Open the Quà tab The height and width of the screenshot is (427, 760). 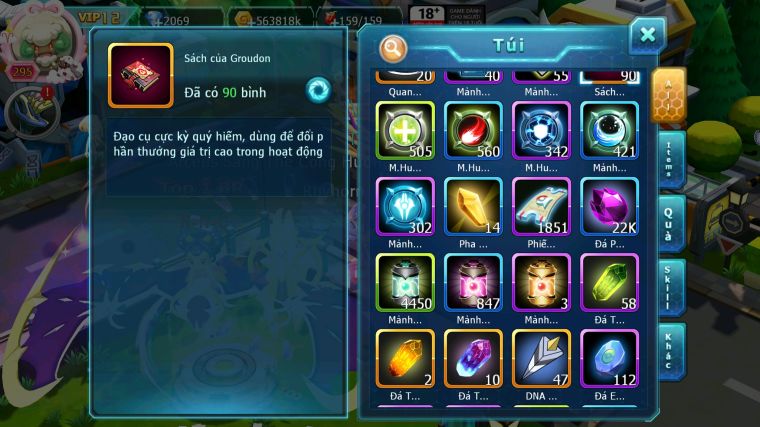[670, 225]
